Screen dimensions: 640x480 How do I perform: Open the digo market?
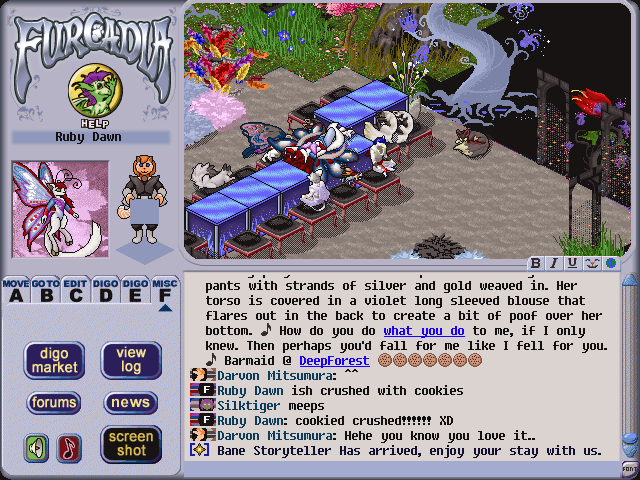coord(54,360)
